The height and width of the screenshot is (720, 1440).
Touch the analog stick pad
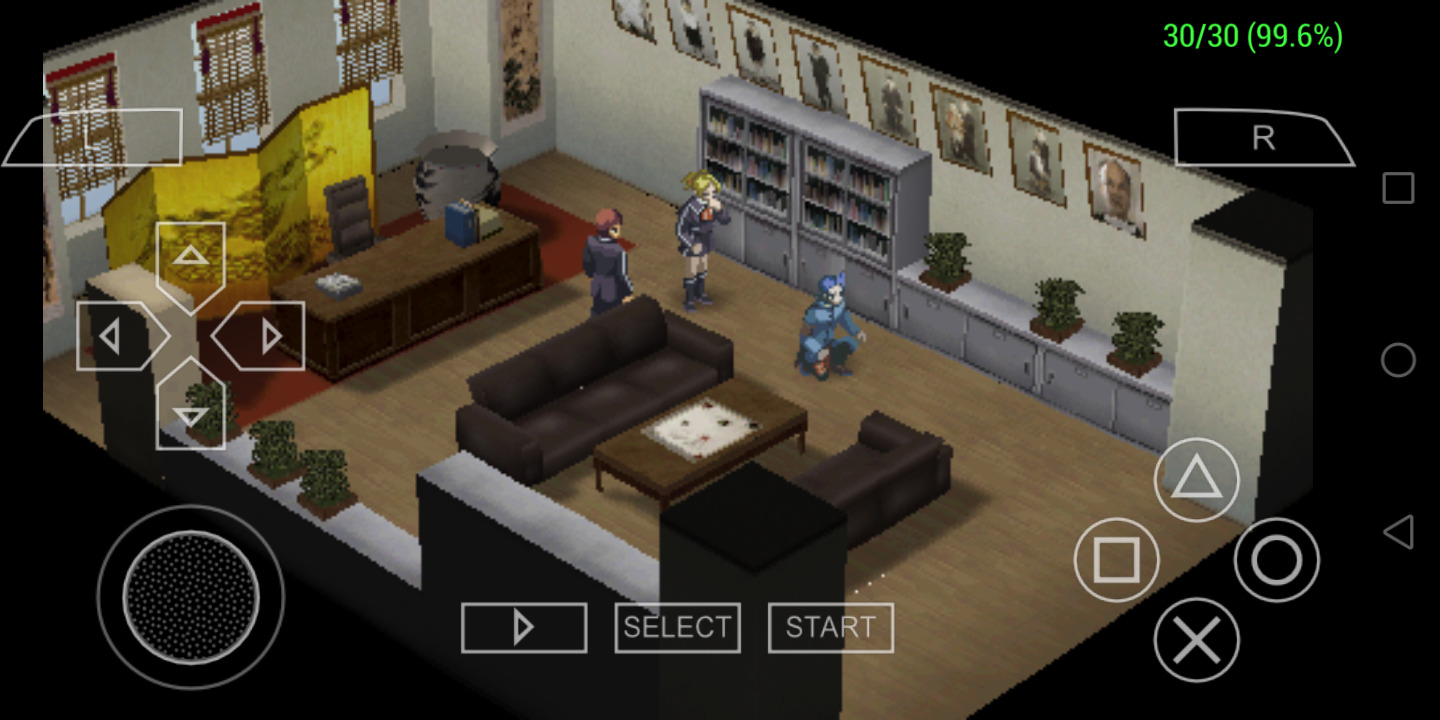click(x=190, y=597)
